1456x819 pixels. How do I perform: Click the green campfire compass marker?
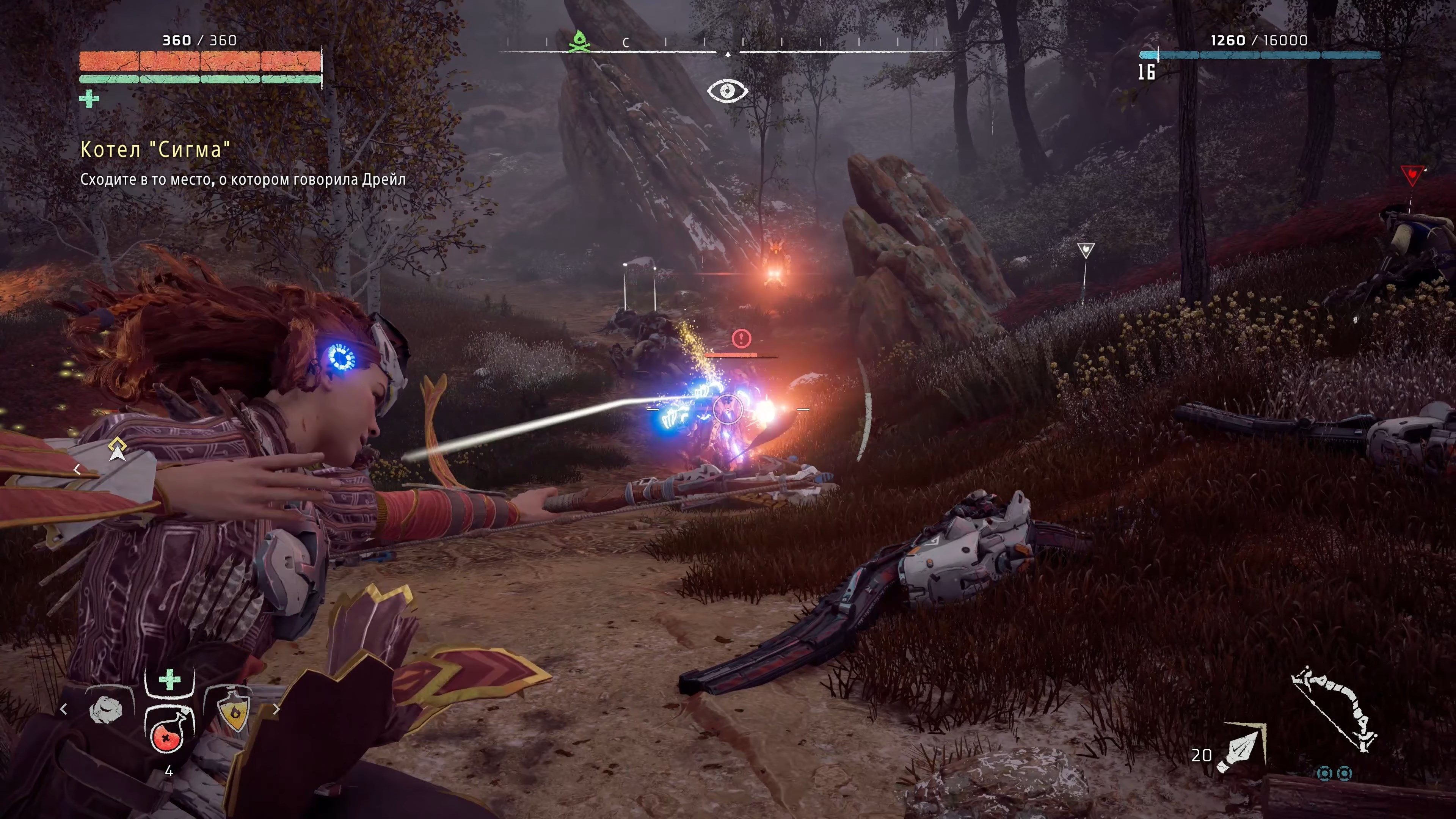[578, 41]
